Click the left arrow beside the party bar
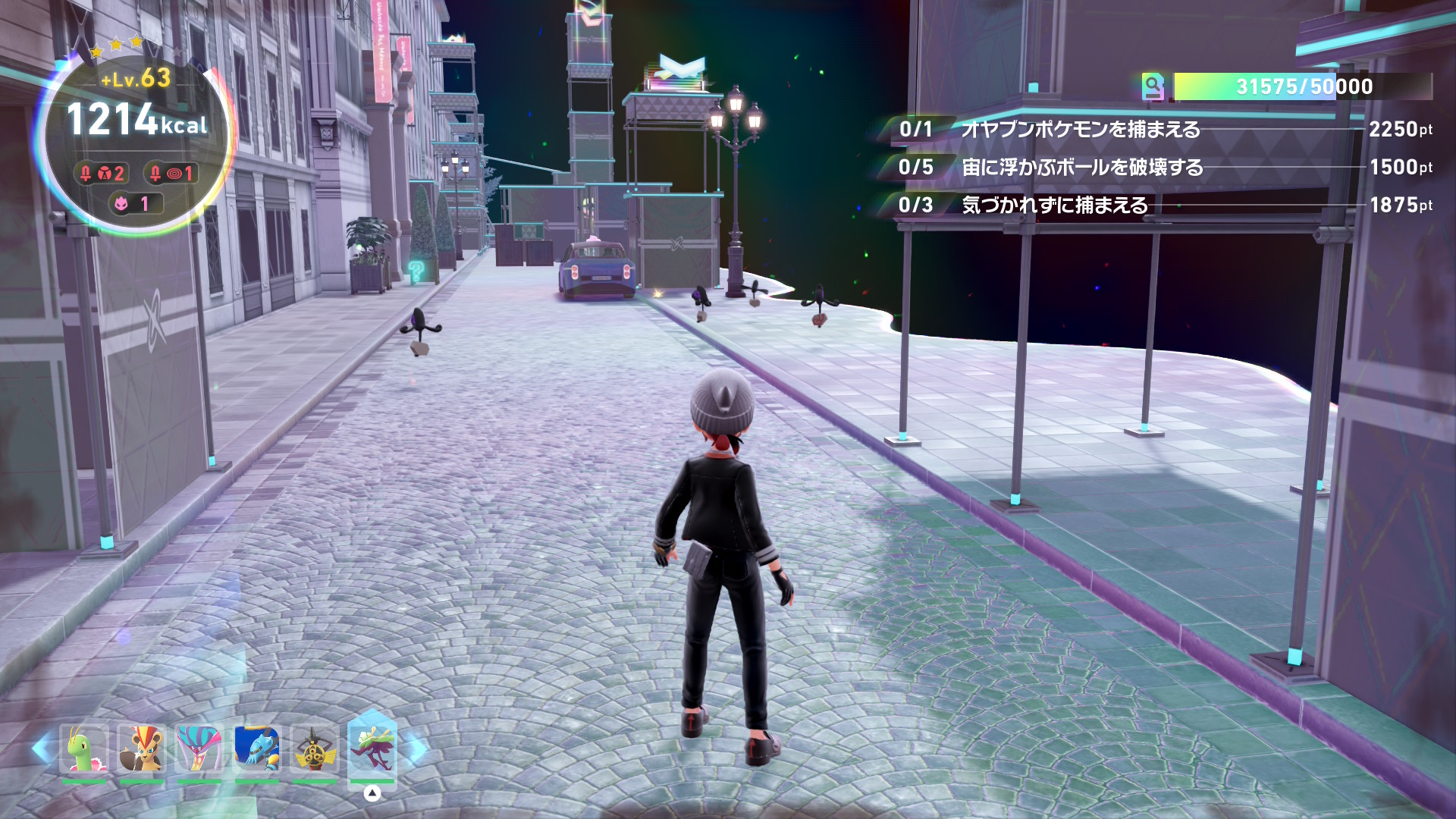Screen dimensions: 1456x819 42,749
